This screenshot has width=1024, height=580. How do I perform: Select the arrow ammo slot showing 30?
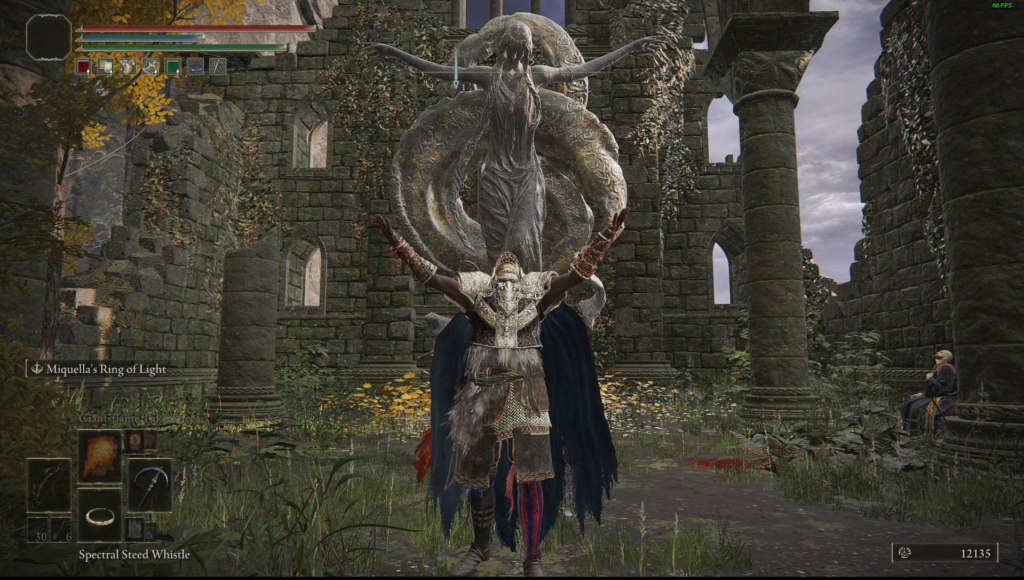coord(38,529)
